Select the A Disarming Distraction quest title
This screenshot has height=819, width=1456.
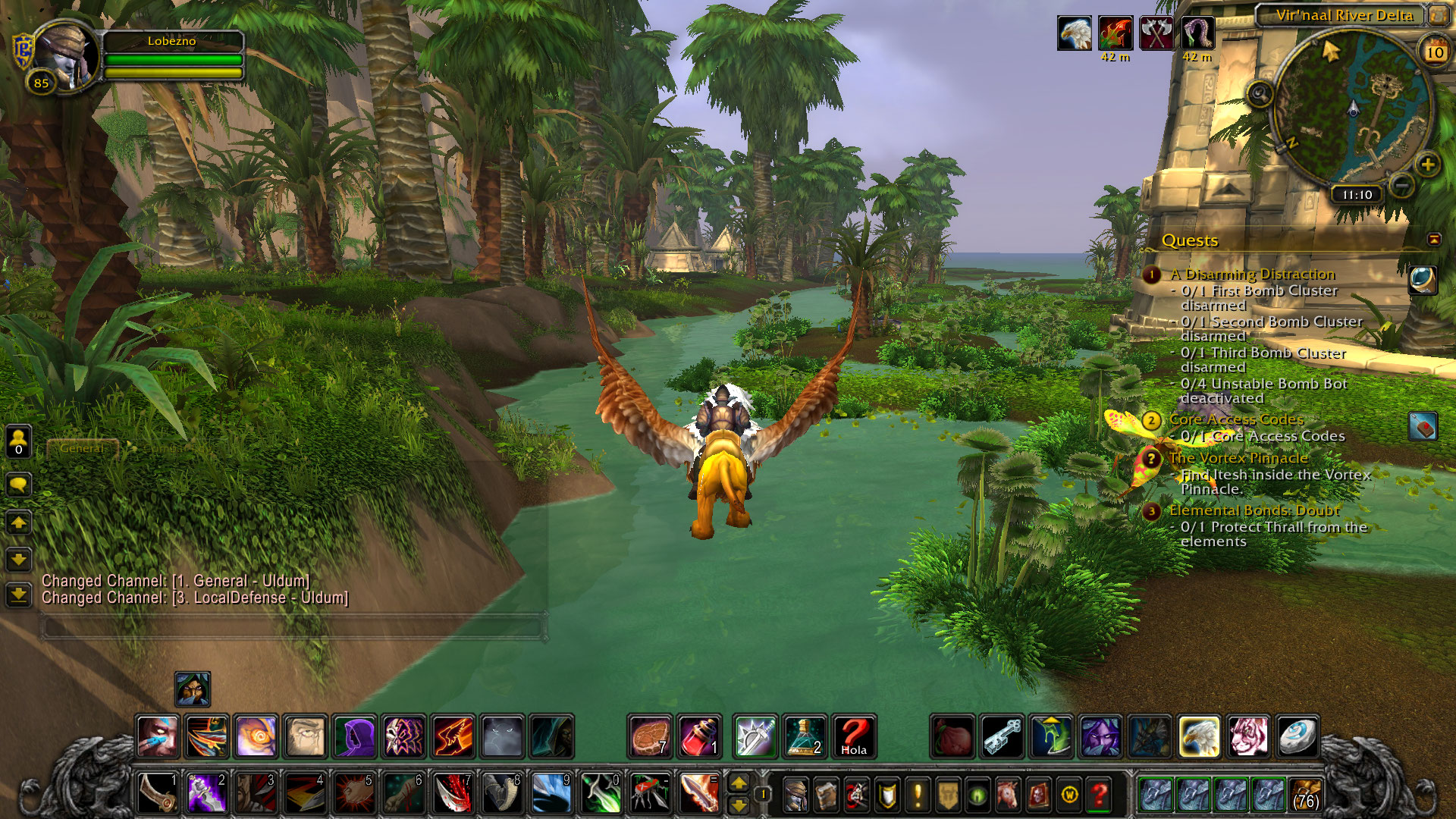(1252, 275)
